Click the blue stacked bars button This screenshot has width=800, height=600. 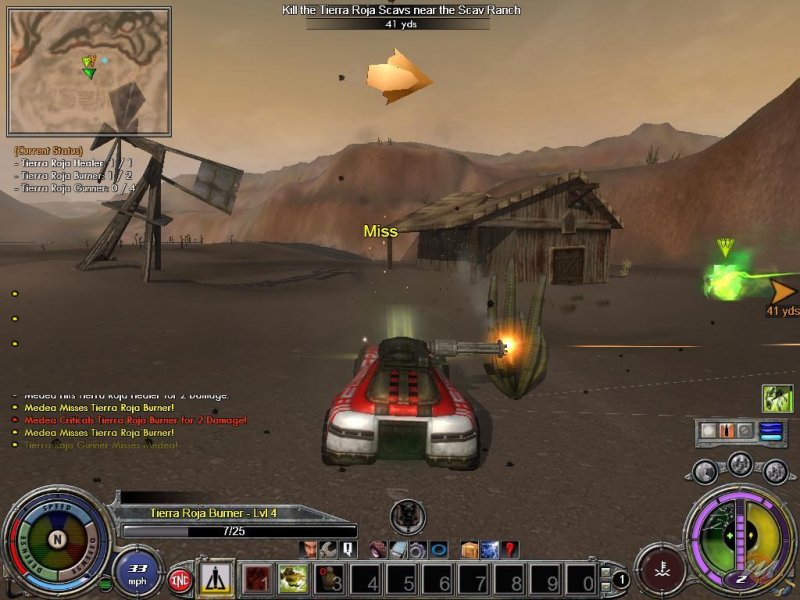click(x=770, y=431)
